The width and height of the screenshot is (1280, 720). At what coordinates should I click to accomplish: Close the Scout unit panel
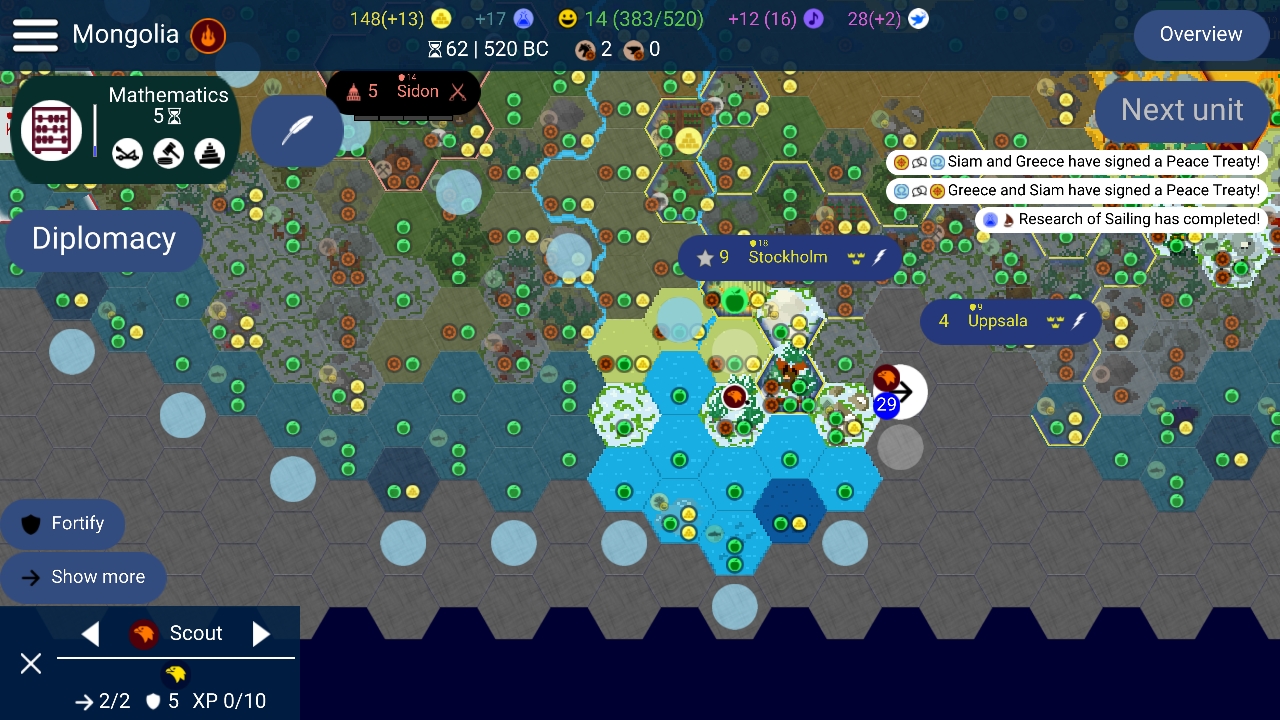click(x=30, y=664)
